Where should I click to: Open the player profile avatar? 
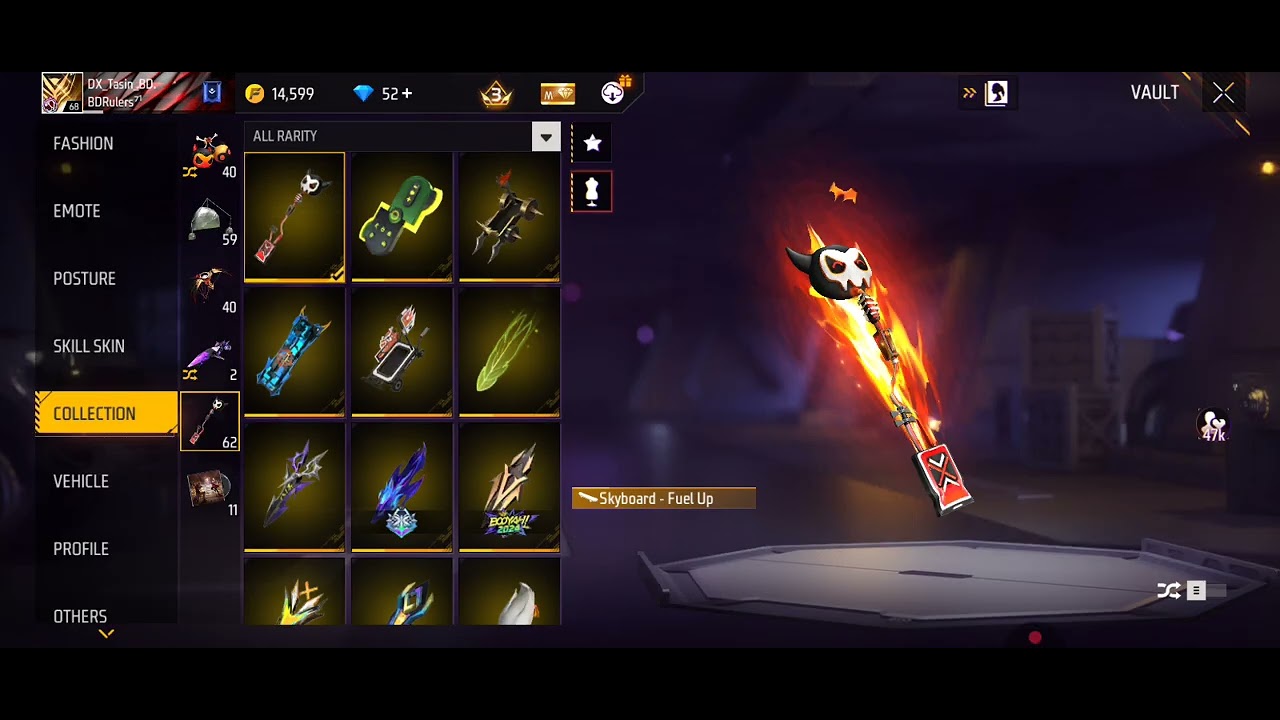coord(62,93)
